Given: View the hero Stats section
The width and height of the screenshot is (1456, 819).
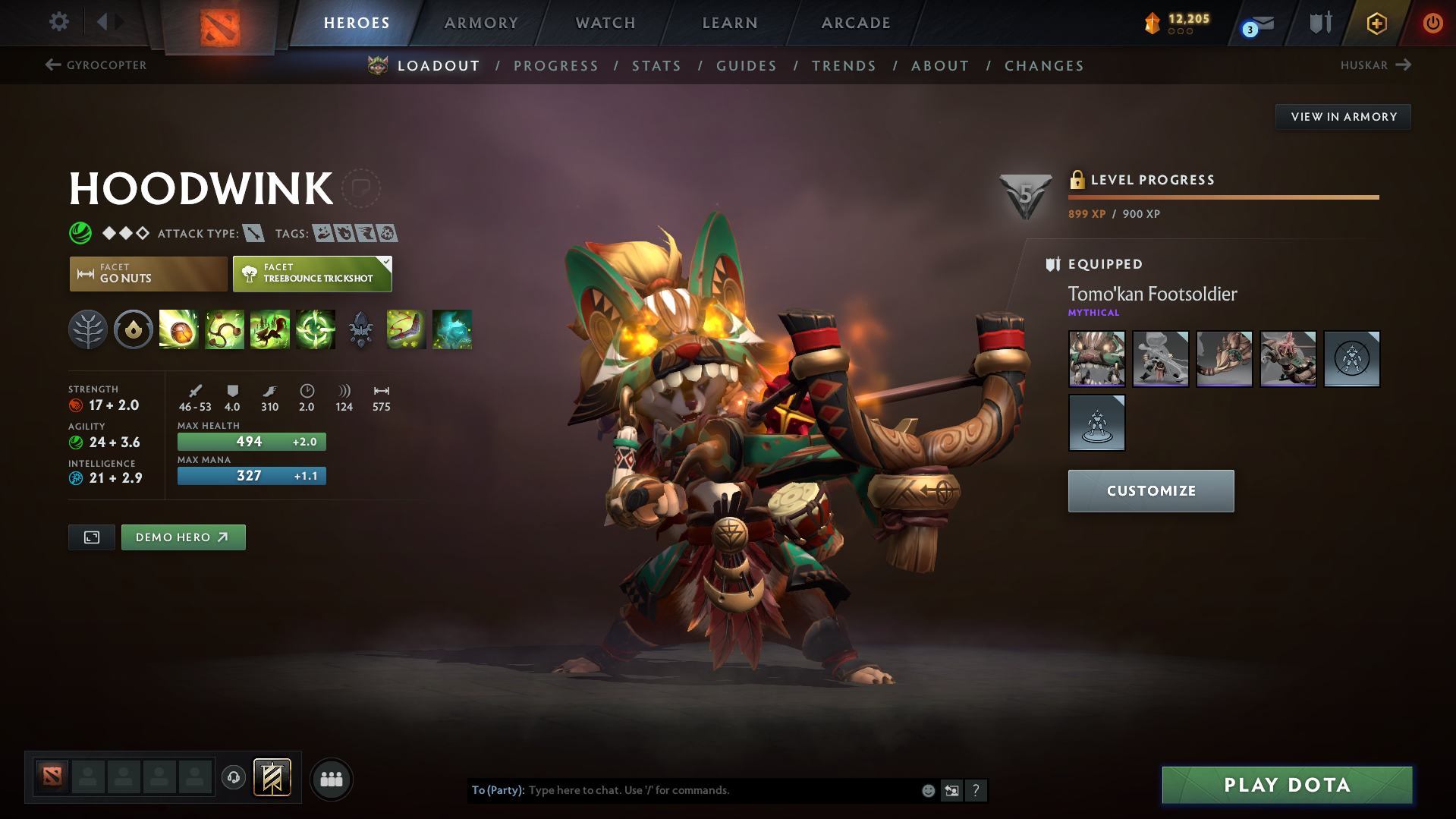Looking at the screenshot, I should tap(656, 66).
